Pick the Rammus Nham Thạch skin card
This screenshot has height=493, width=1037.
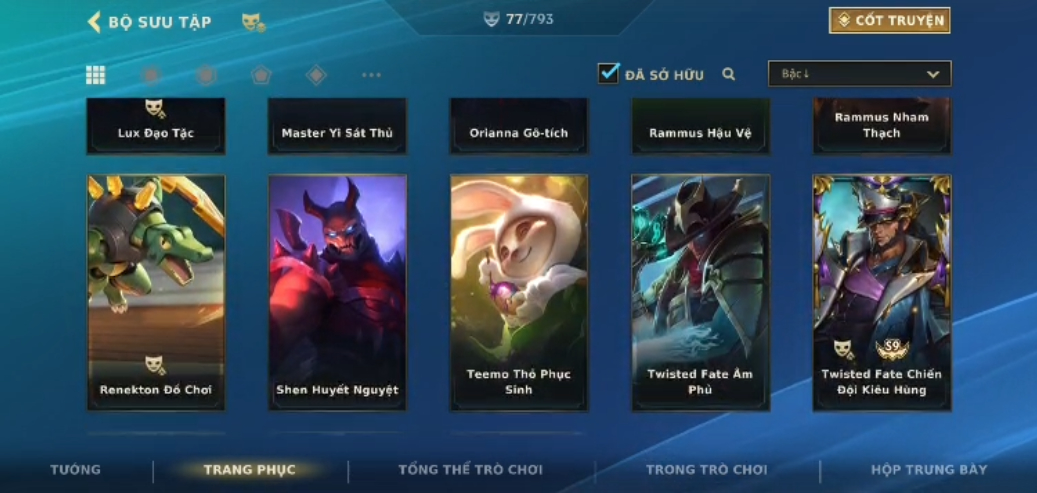(882, 126)
